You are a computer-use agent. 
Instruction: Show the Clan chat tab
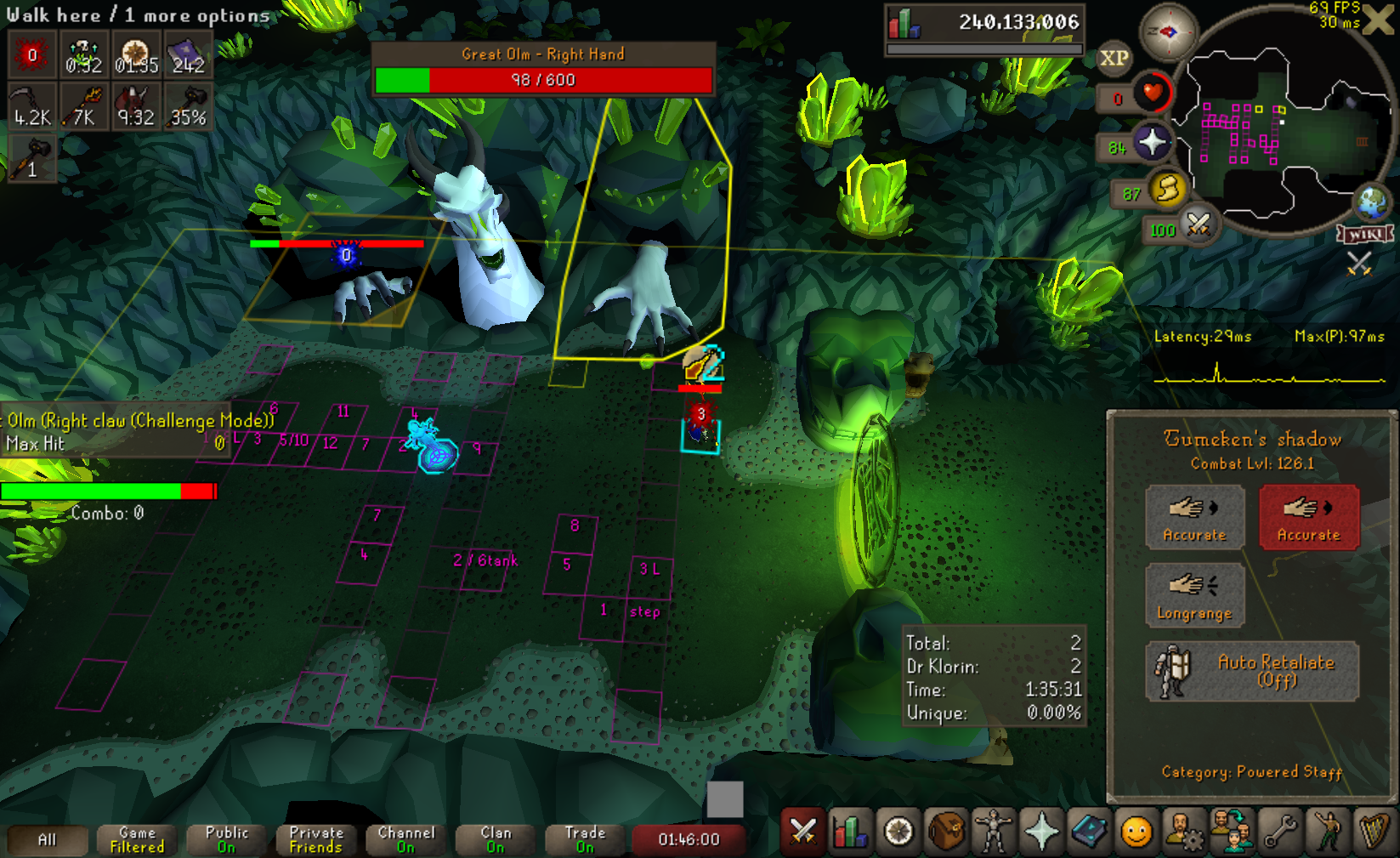pos(496,839)
